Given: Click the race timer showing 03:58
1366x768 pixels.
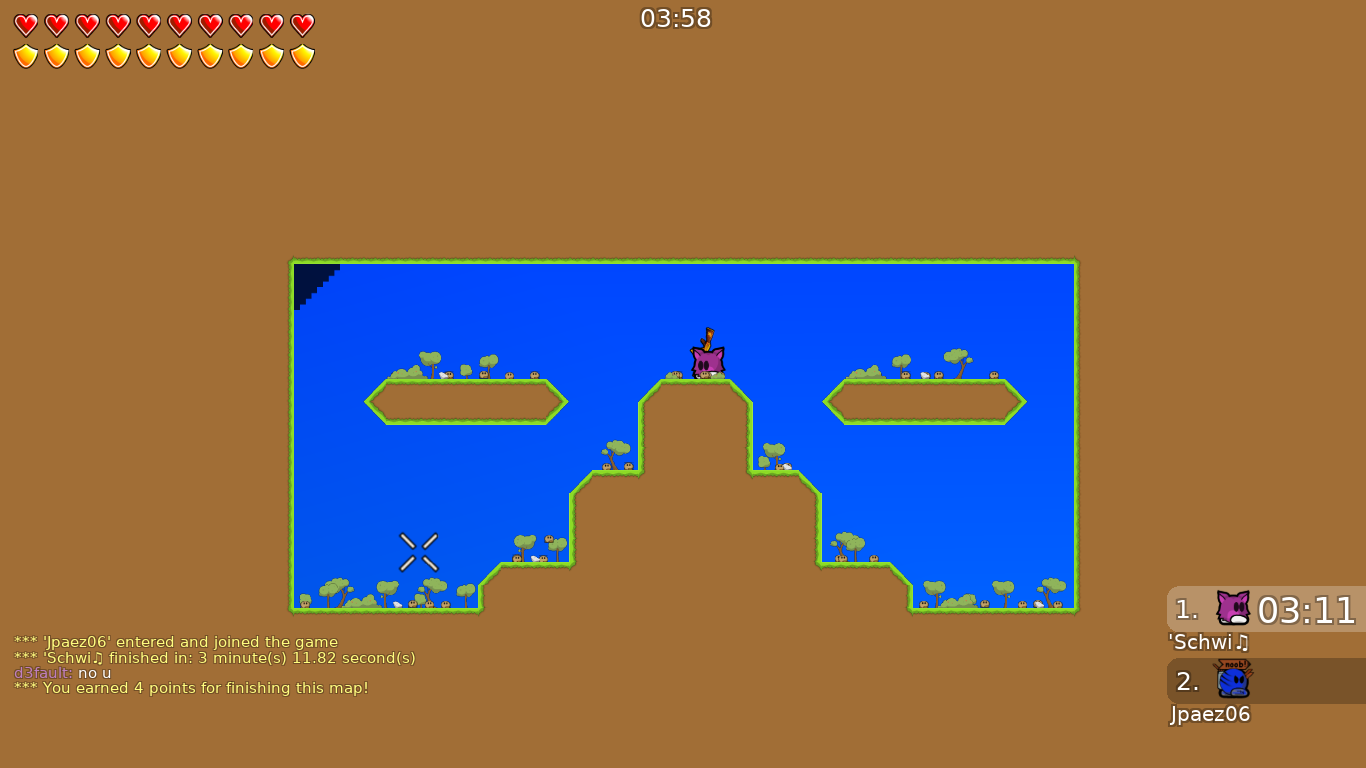Looking at the screenshot, I should pyautogui.click(x=675, y=18).
